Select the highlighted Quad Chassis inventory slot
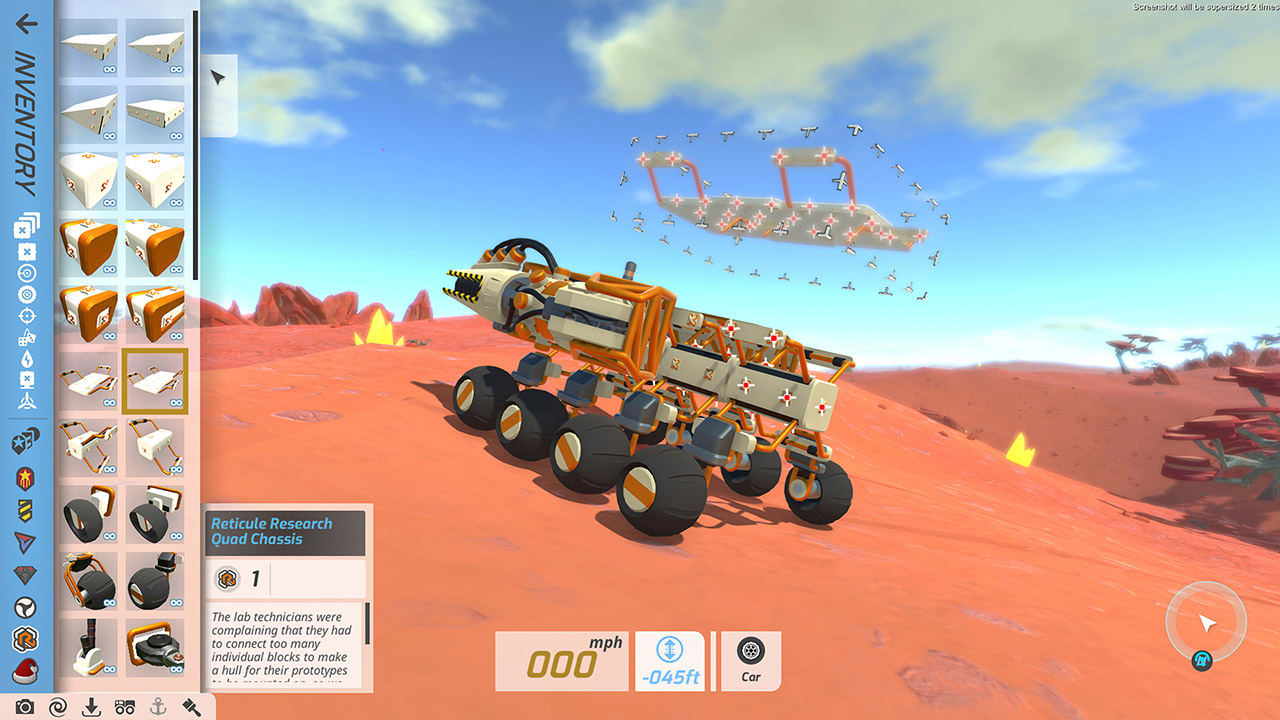Screen dimensions: 1280x720 pyautogui.click(x=155, y=380)
